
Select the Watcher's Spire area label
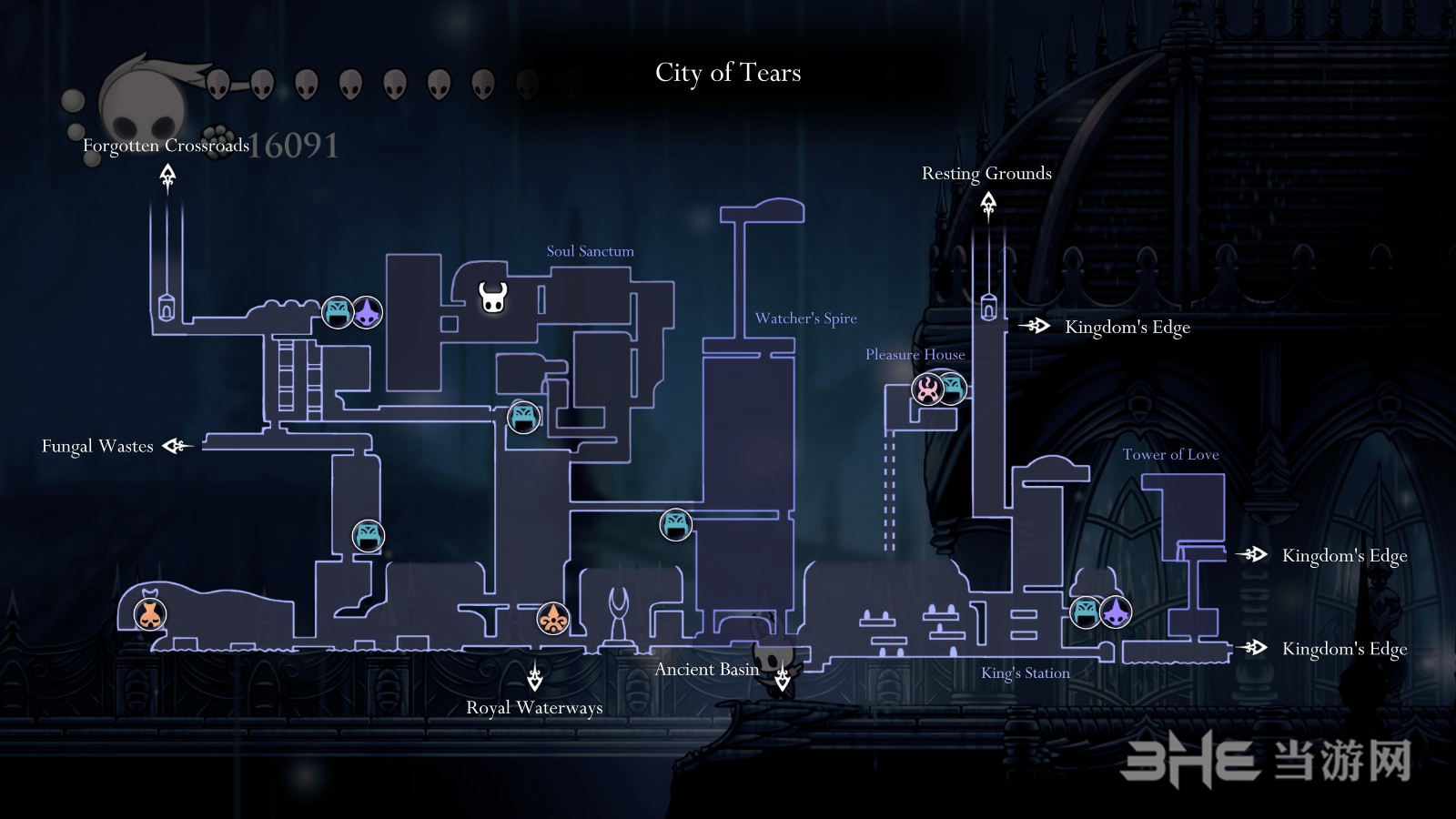tap(805, 318)
